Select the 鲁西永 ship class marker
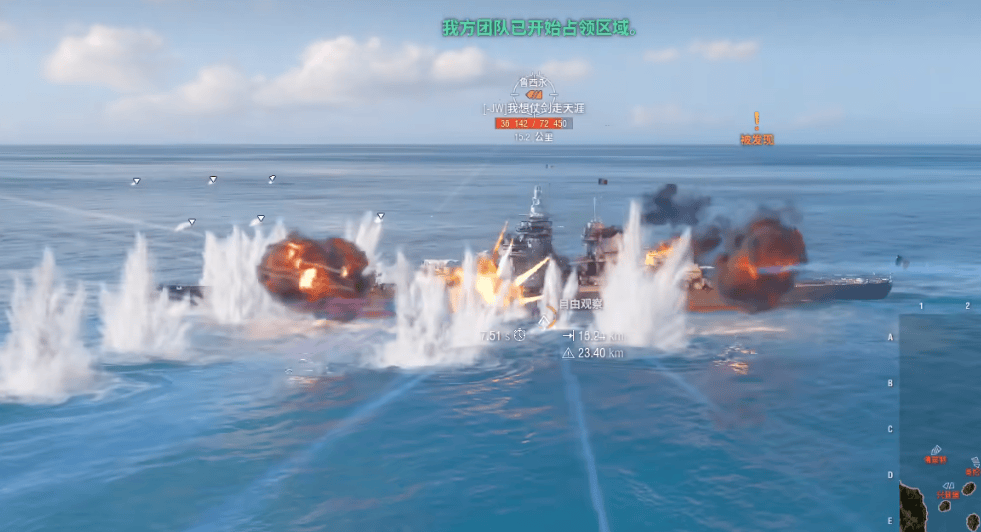981x532 pixels. [x=533, y=94]
